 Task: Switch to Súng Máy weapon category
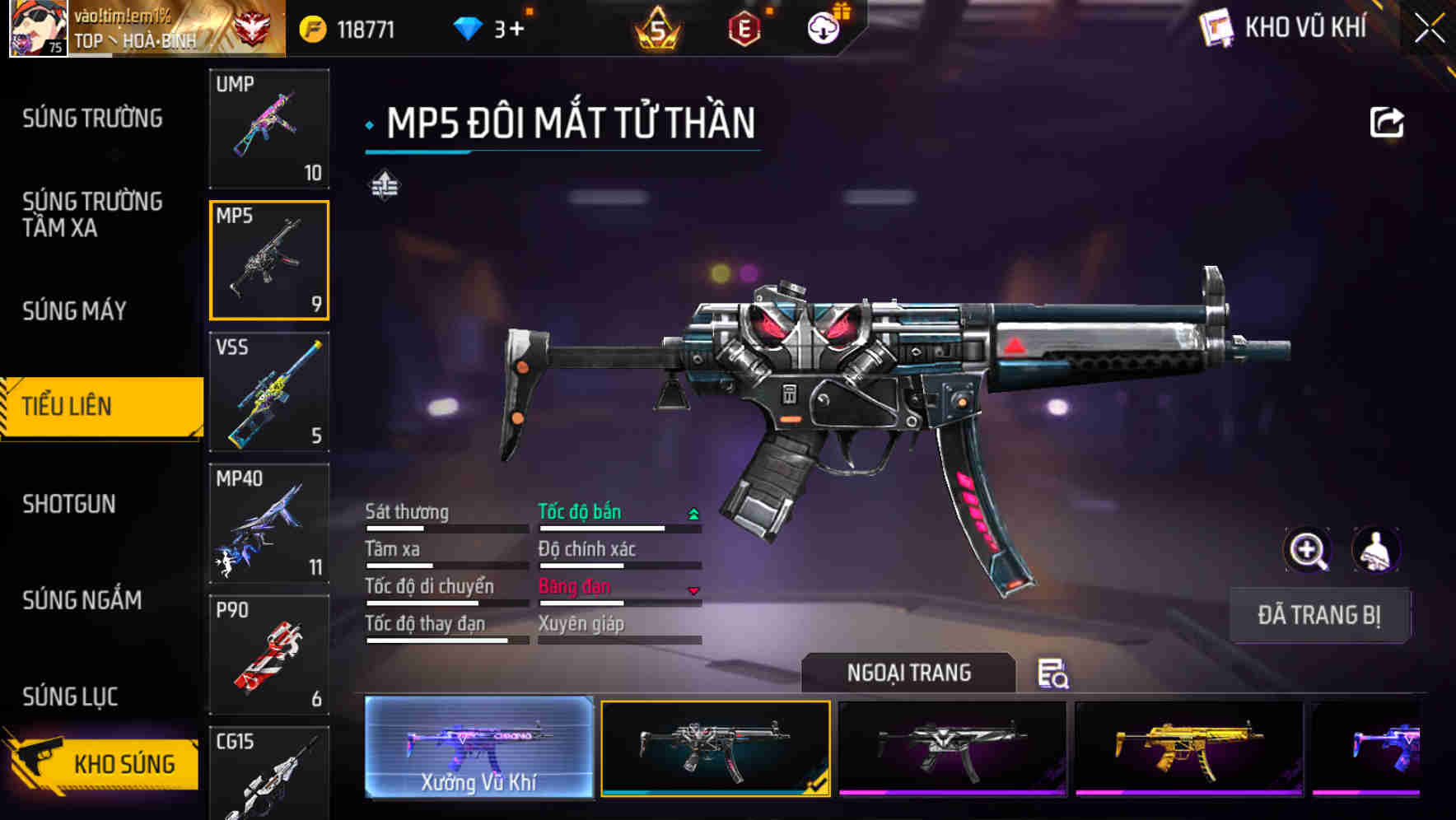point(74,311)
